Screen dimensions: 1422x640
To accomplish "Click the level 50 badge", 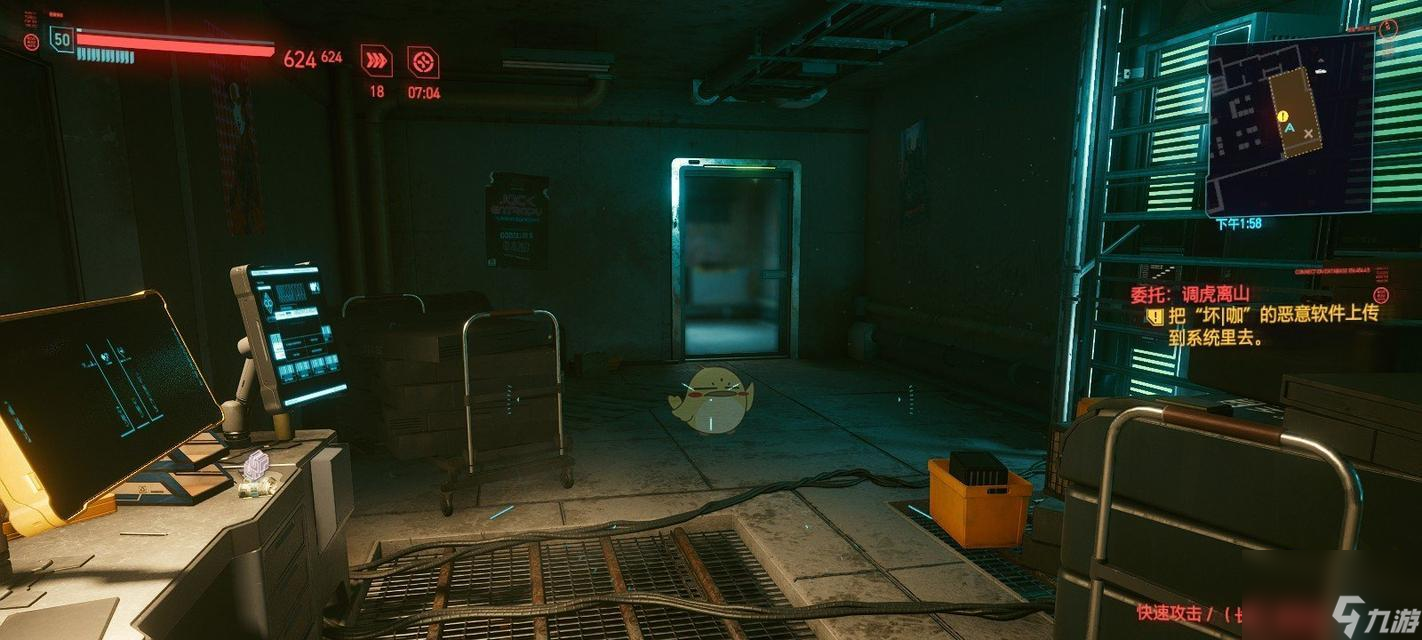I will click(62, 40).
